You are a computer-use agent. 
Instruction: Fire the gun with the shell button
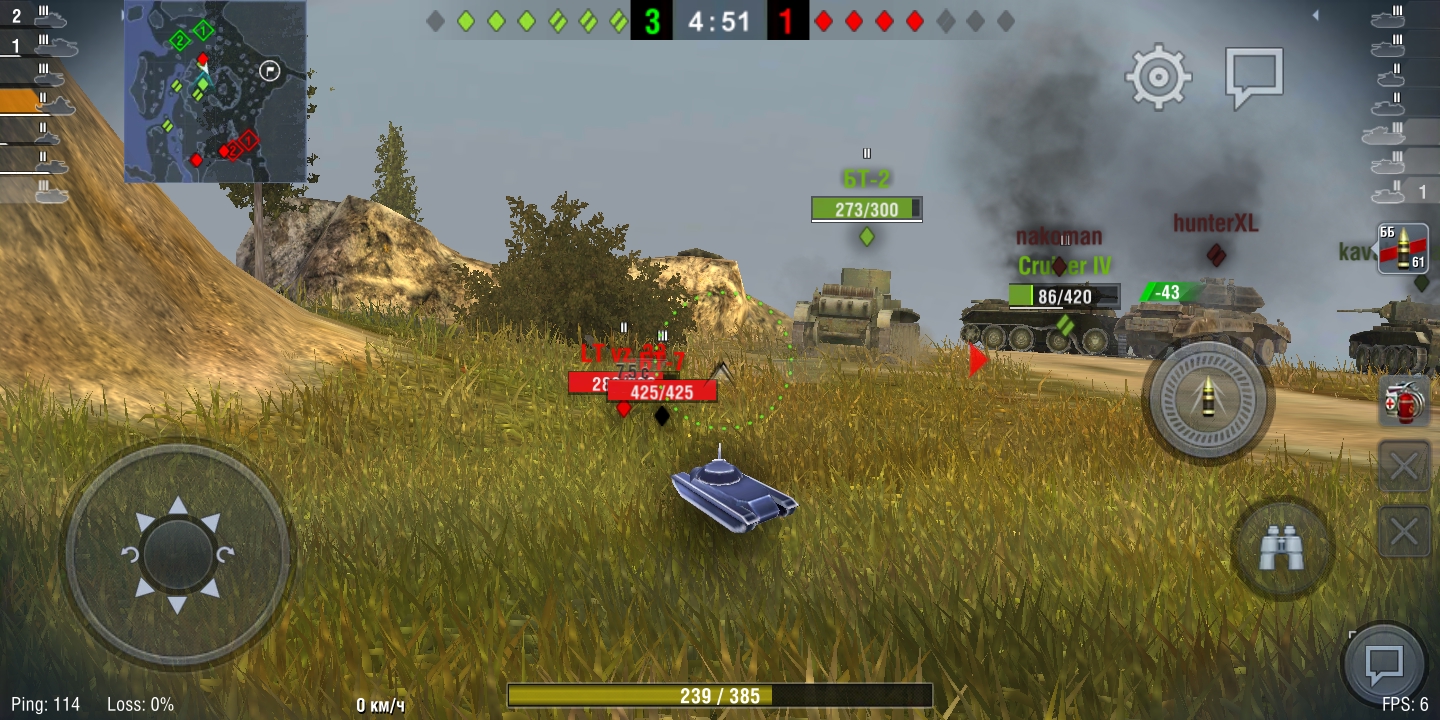pos(1207,400)
